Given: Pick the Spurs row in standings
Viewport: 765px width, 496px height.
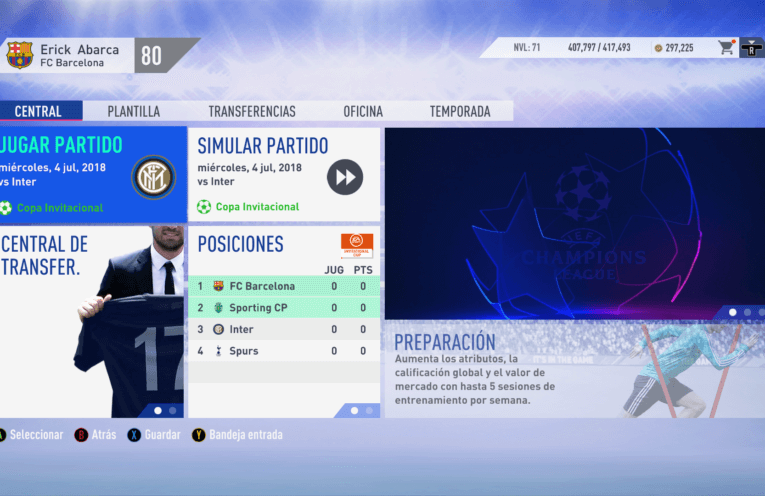Looking at the screenshot, I should [x=283, y=351].
